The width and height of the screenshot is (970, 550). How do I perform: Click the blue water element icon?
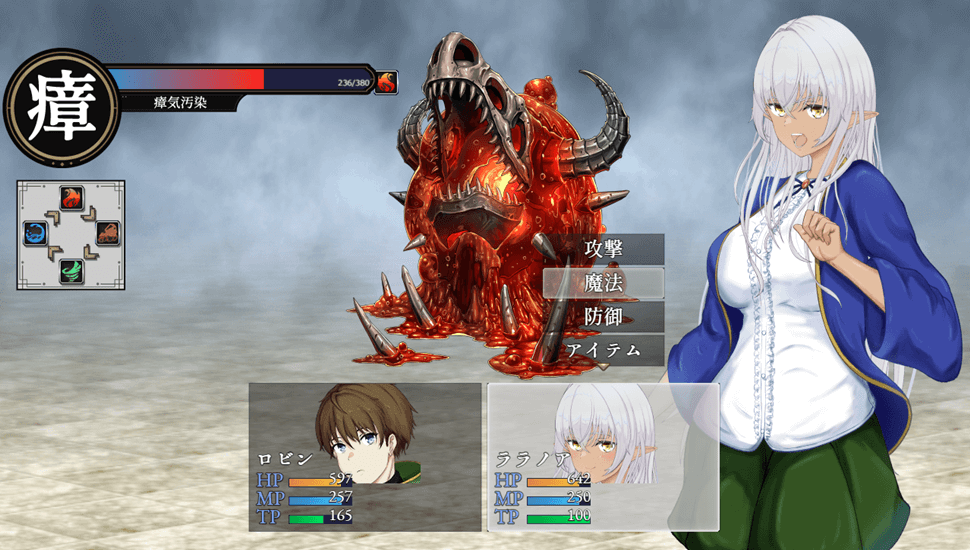[x=35, y=234]
